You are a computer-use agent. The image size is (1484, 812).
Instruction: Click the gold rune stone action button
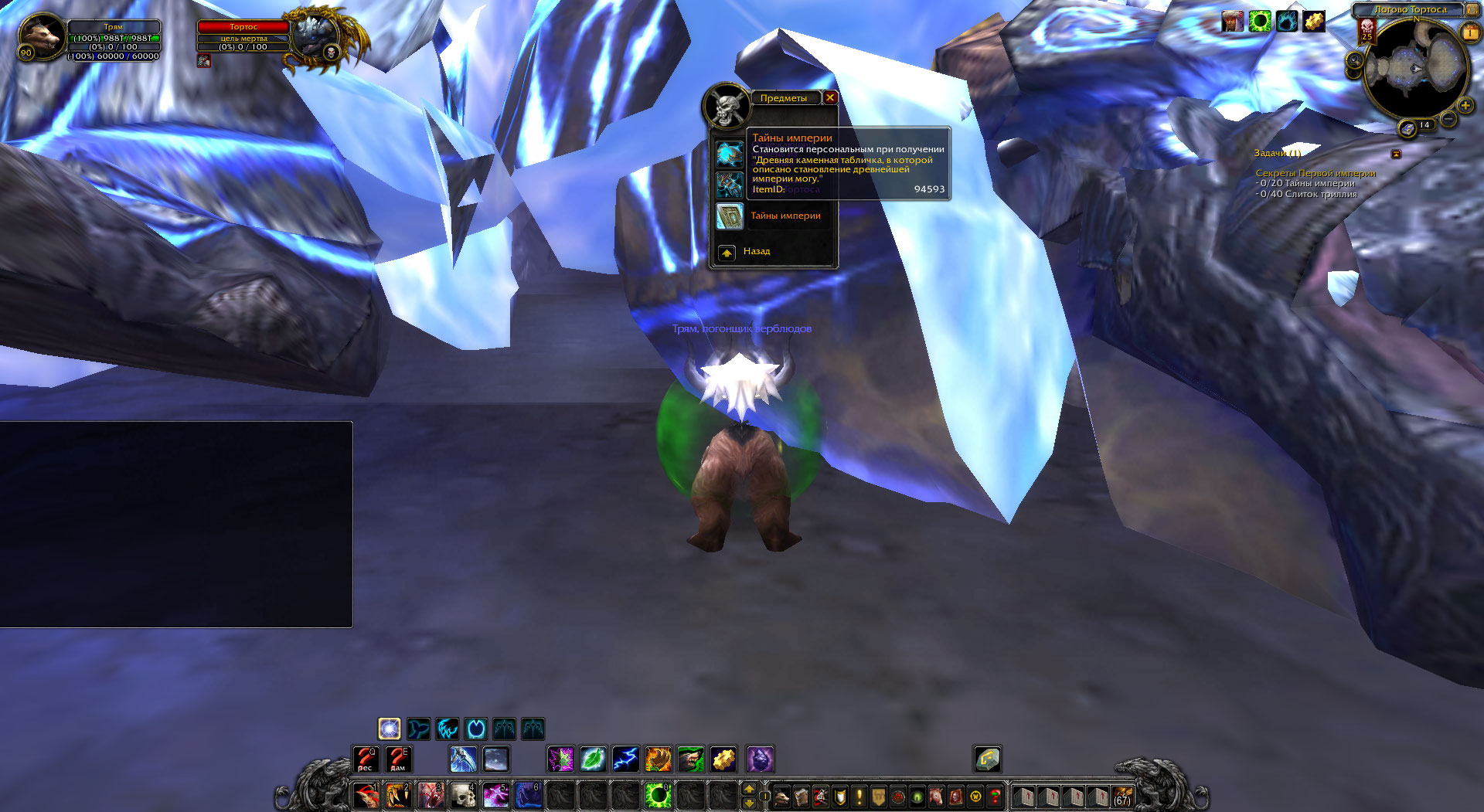pyautogui.click(x=987, y=759)
